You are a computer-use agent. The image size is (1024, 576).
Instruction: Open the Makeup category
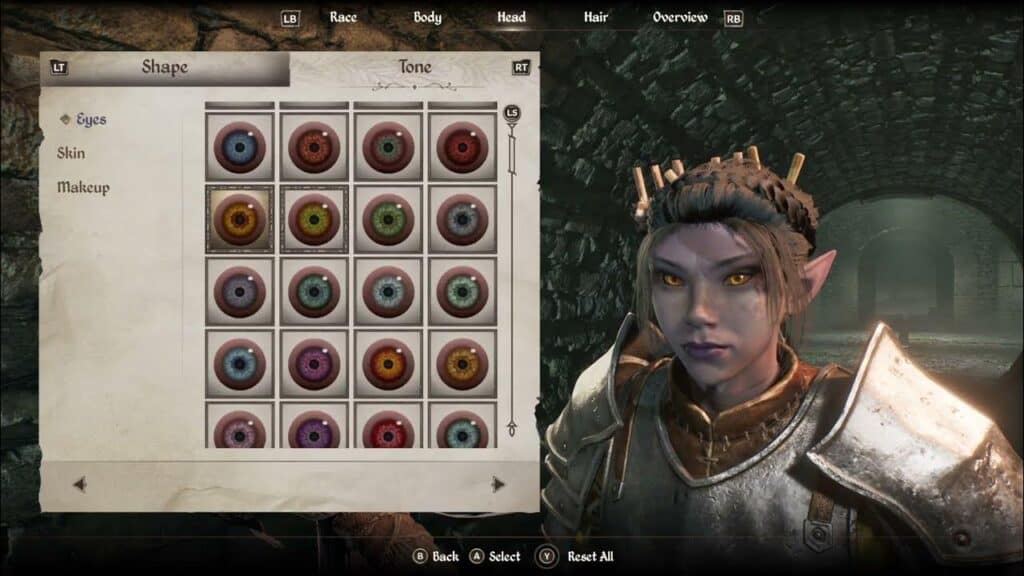pyautogui.click(x=83, y=188)
